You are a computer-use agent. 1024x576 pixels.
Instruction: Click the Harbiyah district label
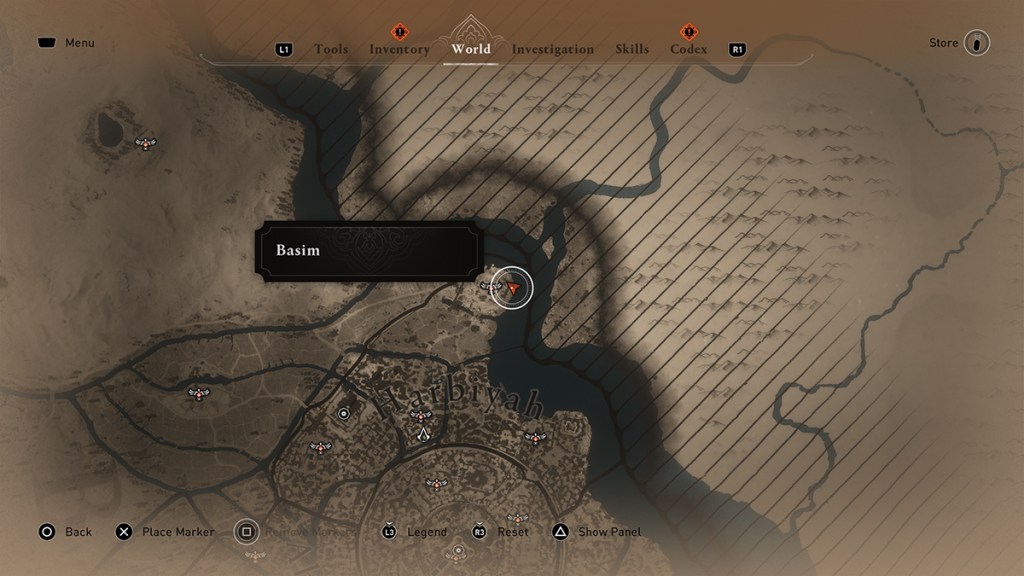tap(461, 402)
